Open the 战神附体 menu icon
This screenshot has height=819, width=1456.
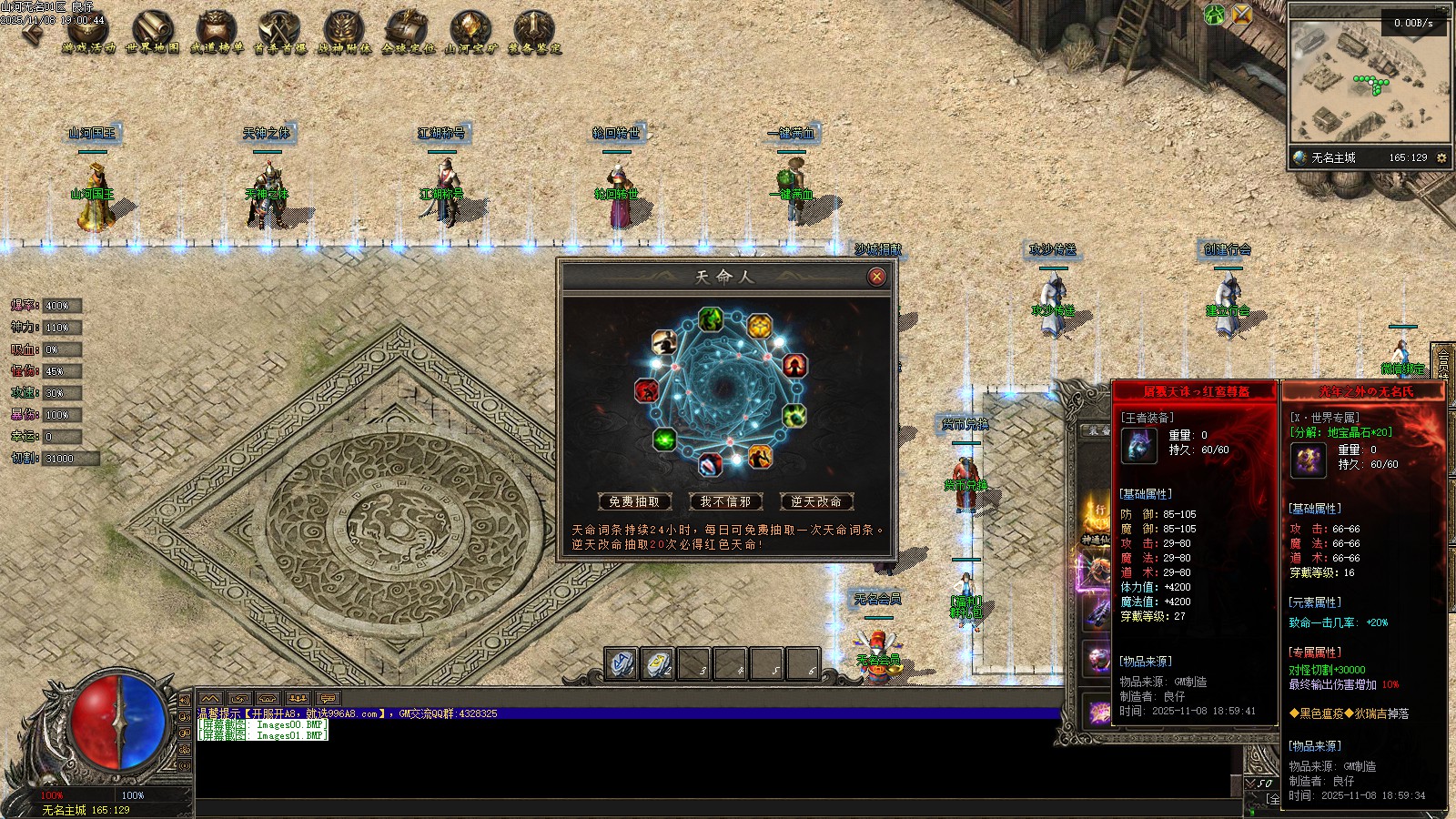[x=344, y=32]
